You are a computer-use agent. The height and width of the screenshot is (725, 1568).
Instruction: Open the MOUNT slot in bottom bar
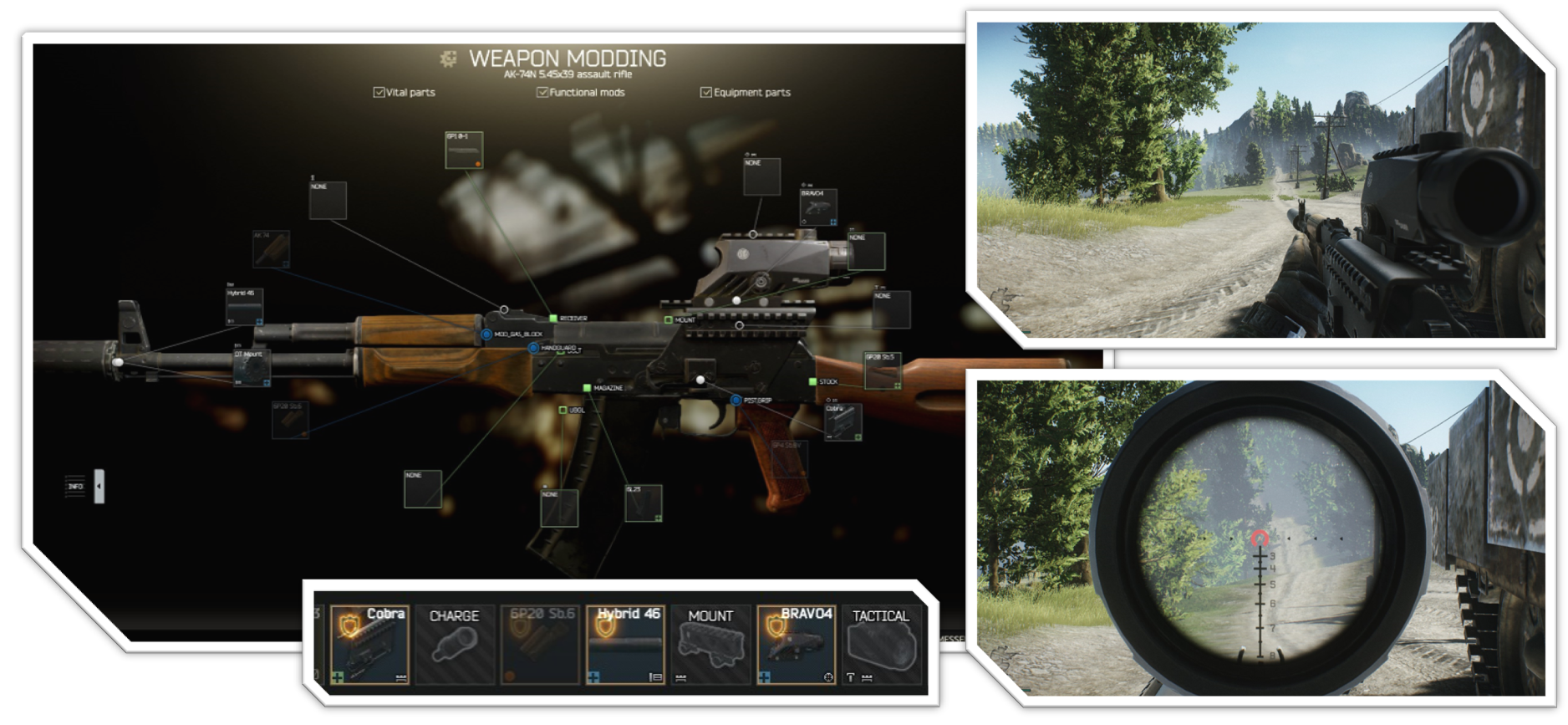pyautogui.click(x=710, y=645)
